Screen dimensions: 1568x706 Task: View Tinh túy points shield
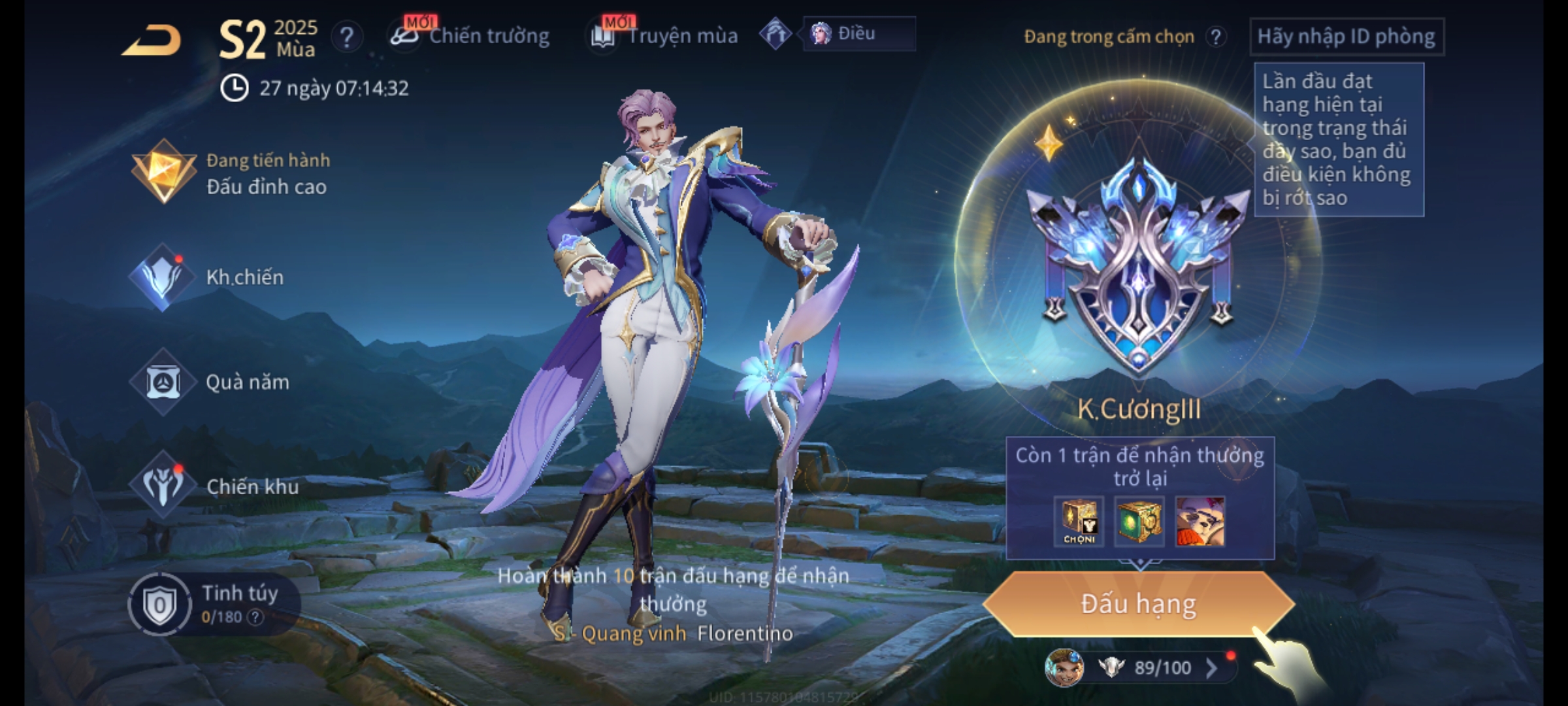coord(159,605)
